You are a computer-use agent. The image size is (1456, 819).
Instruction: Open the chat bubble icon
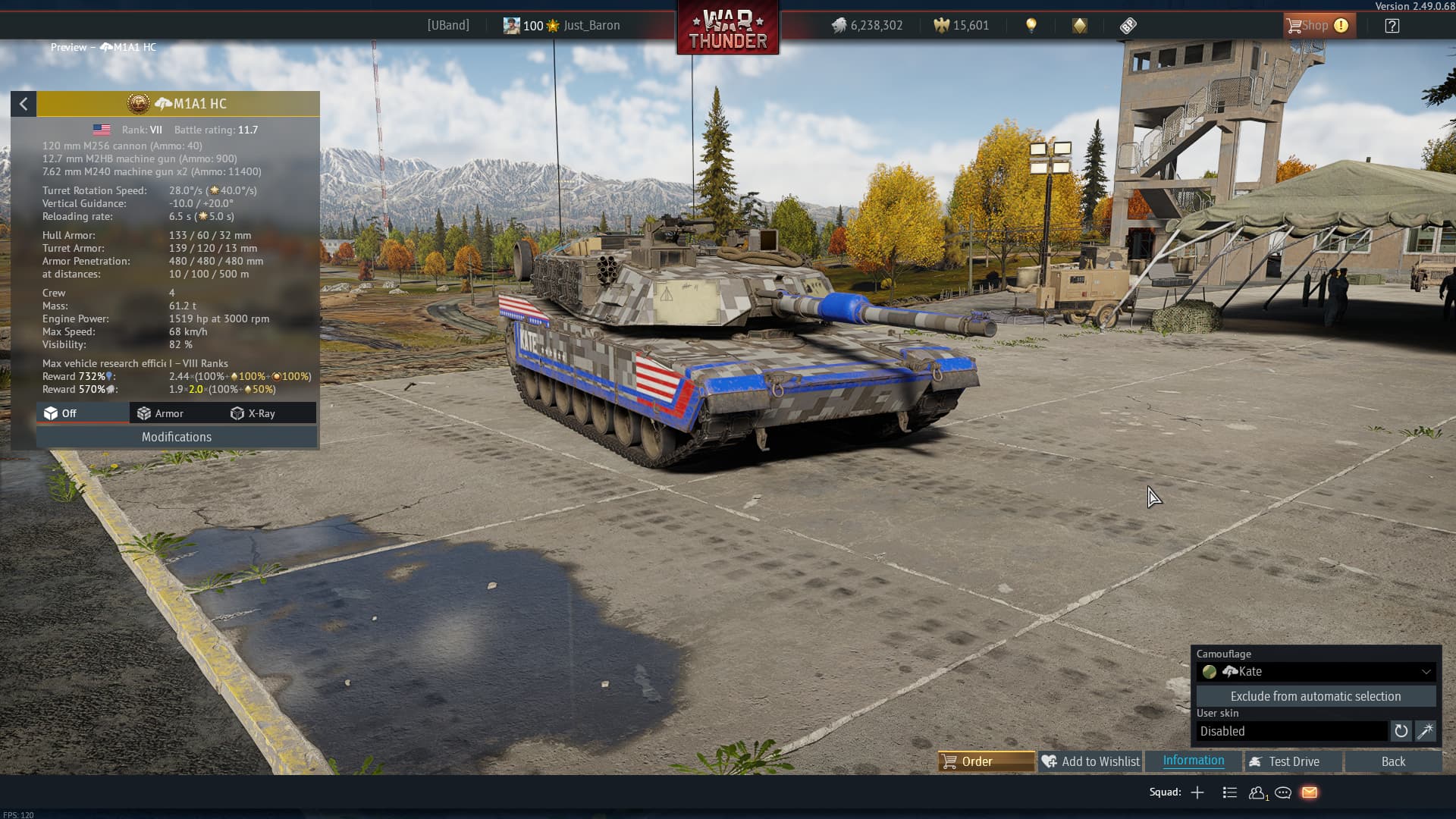click(x=1283, y=792)
